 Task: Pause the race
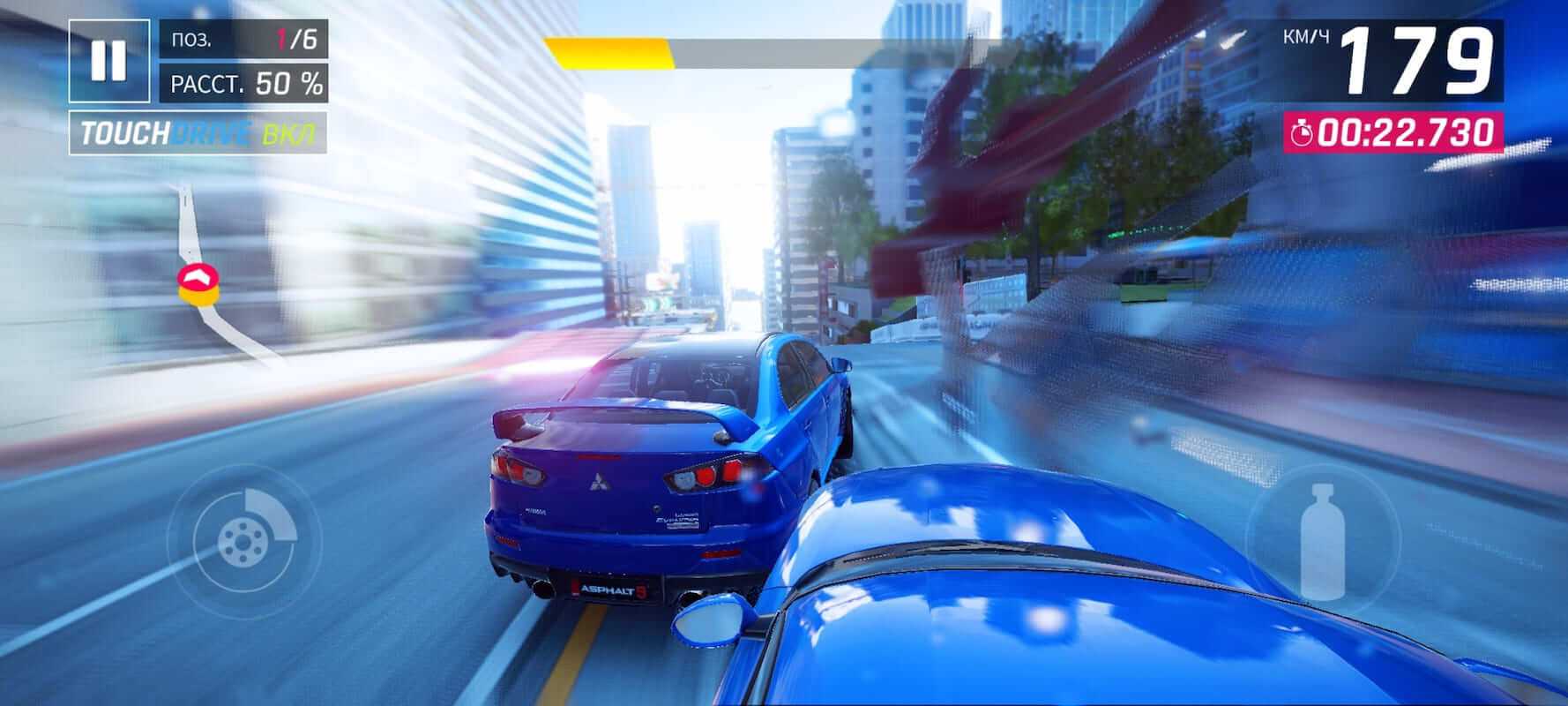[x=109, y=60]
